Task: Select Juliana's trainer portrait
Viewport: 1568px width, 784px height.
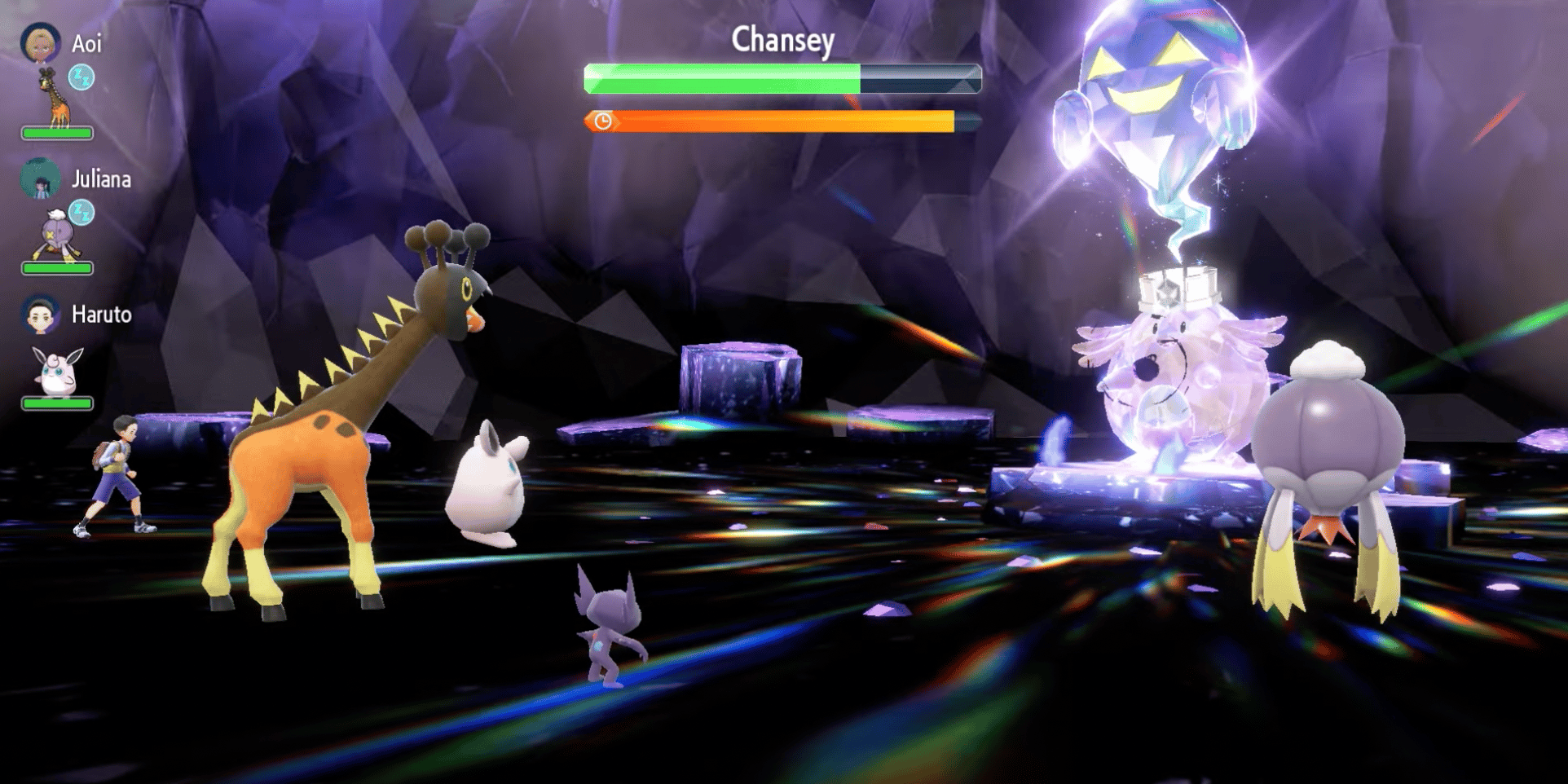Action: click(x=40, y=178)
